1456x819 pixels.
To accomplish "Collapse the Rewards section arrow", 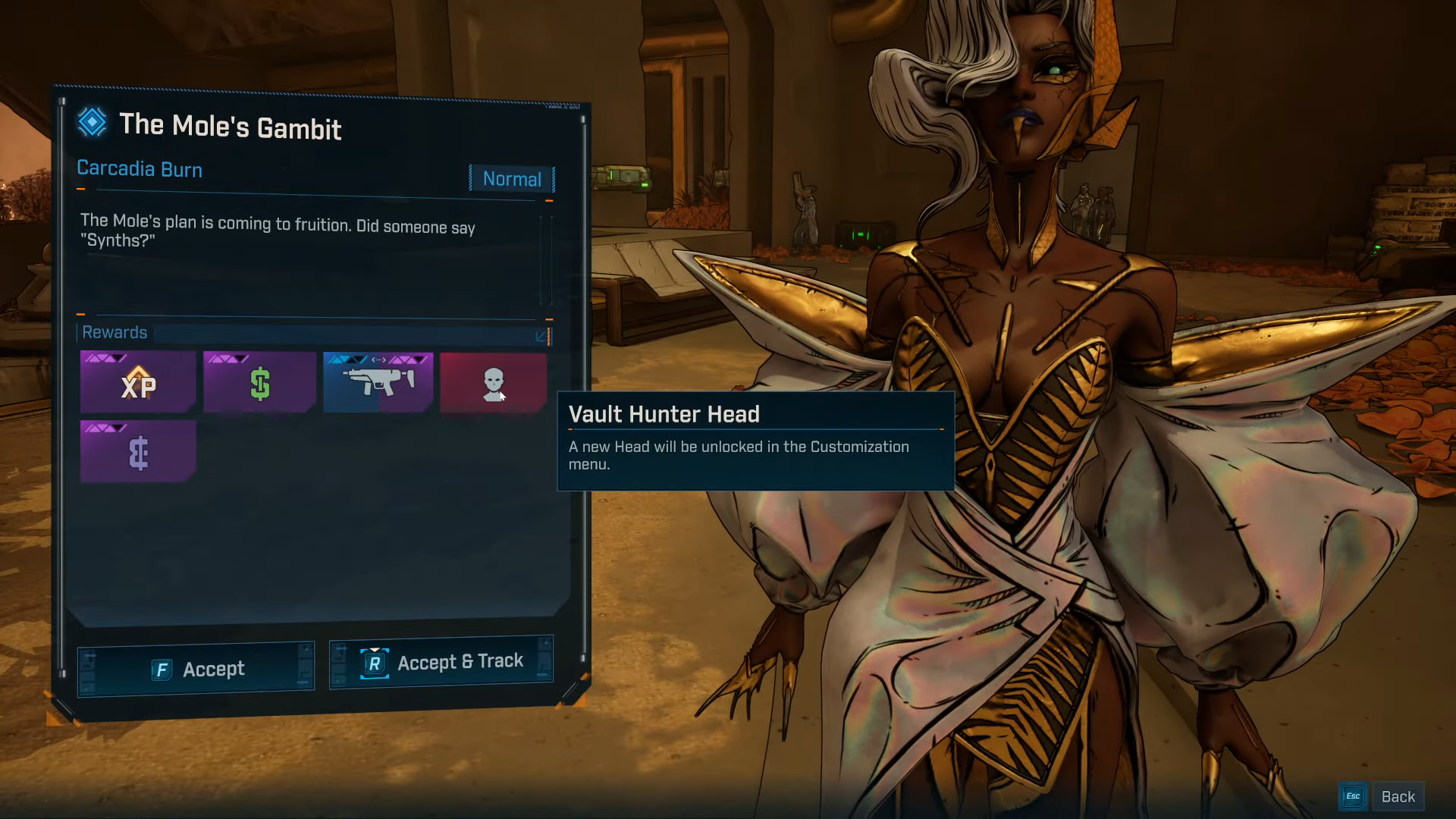I will pos(541,335).
